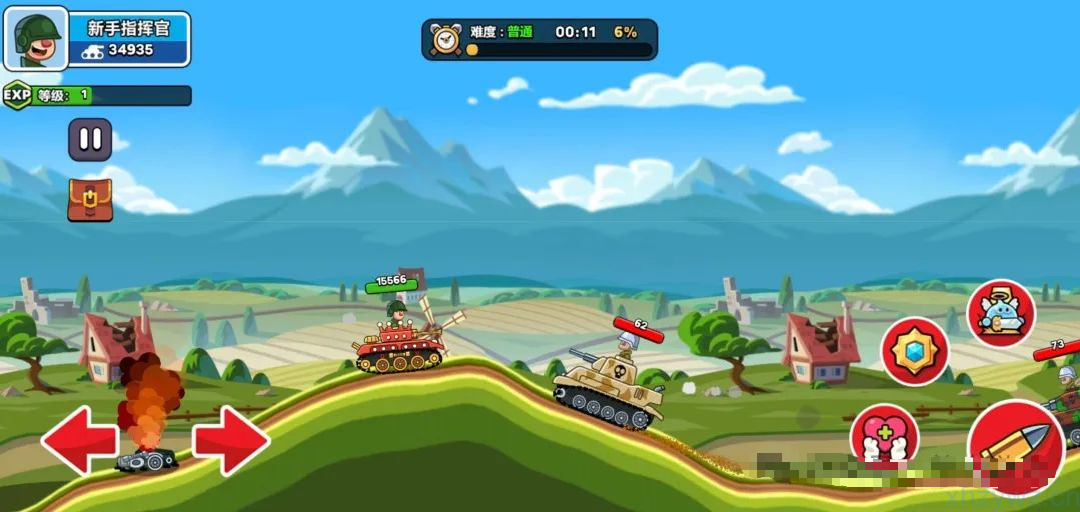Pause the game
The height and width of the screenshot is (512, 1080).
coord(90,139)
